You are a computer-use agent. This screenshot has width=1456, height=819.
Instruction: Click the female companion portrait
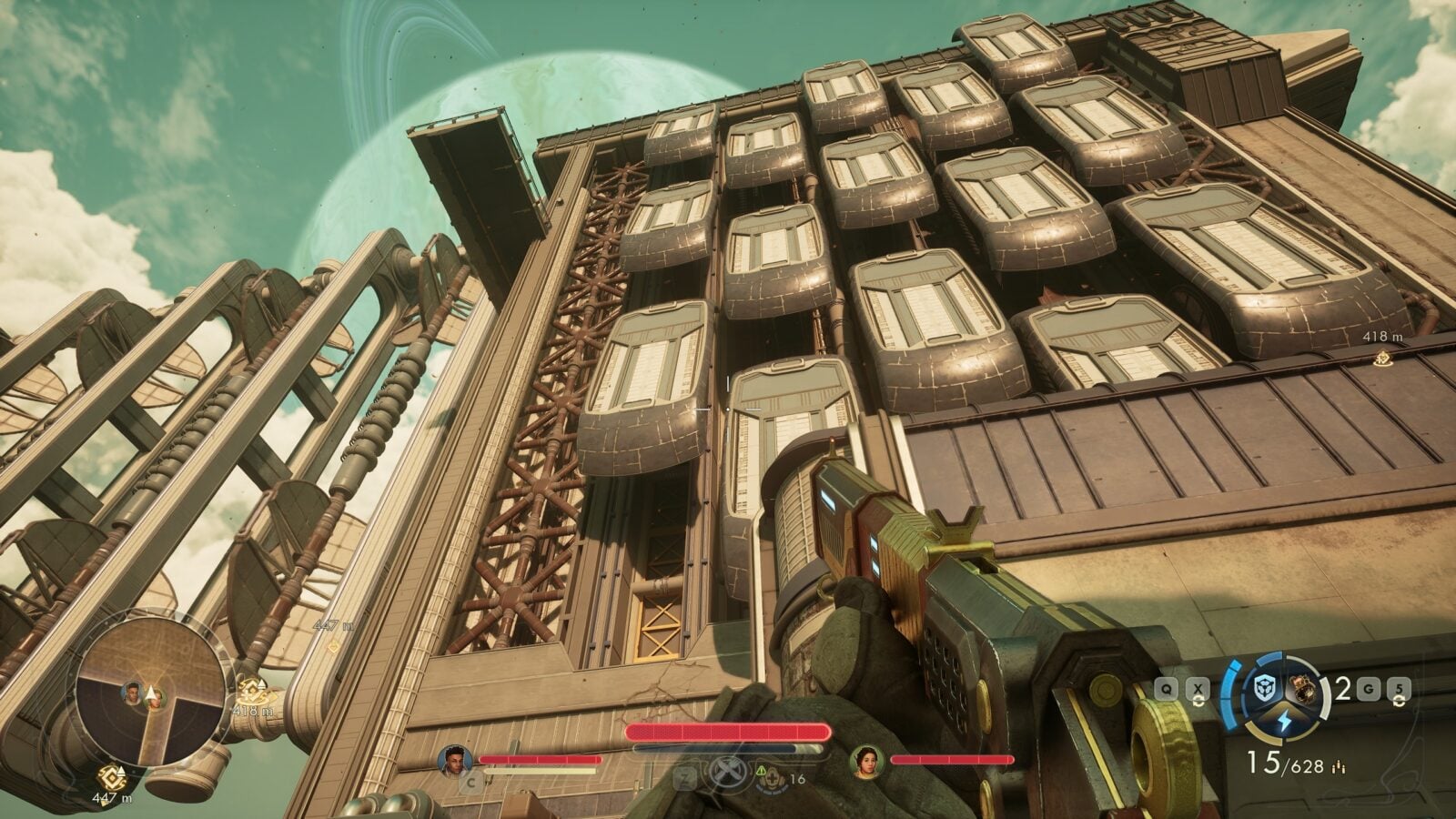click(865, 759)
